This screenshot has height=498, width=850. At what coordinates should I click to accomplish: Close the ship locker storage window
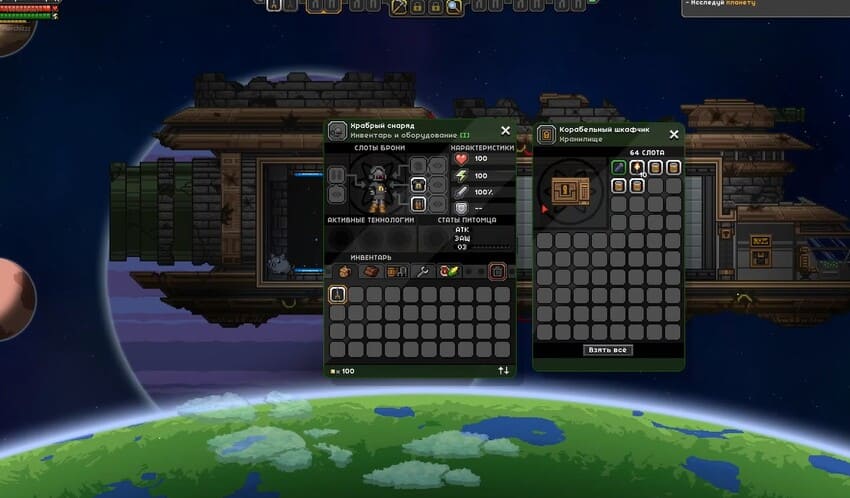point(674,133)
